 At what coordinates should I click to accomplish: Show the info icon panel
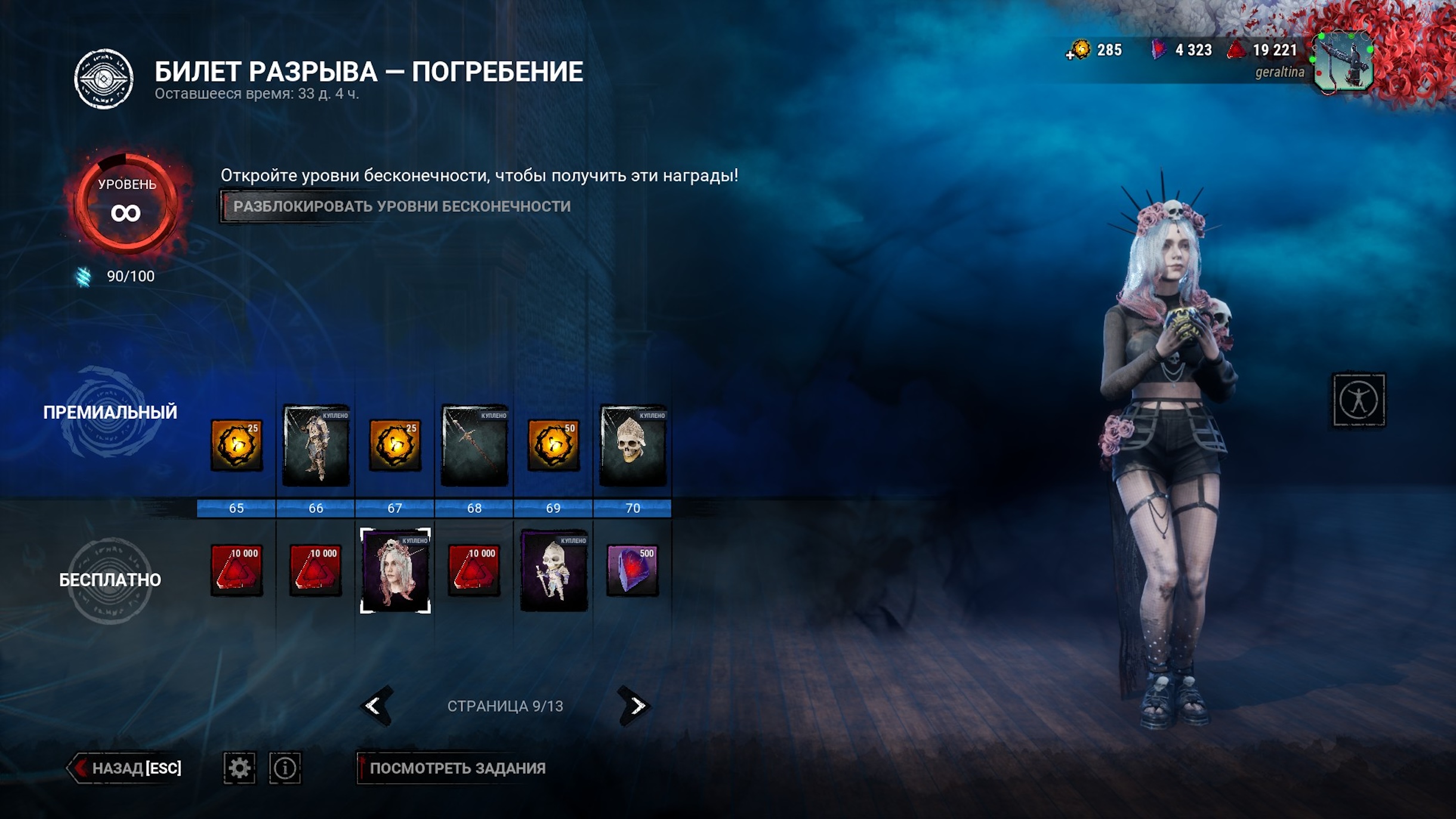coord(285,768)
